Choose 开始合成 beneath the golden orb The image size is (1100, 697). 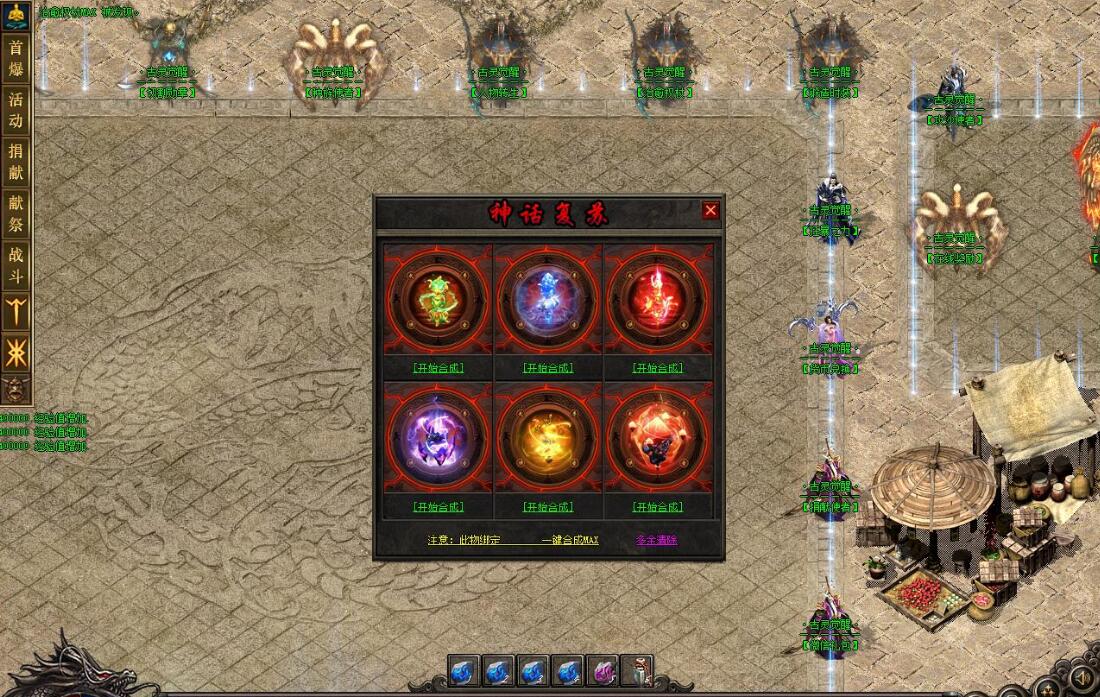(548, 507)
